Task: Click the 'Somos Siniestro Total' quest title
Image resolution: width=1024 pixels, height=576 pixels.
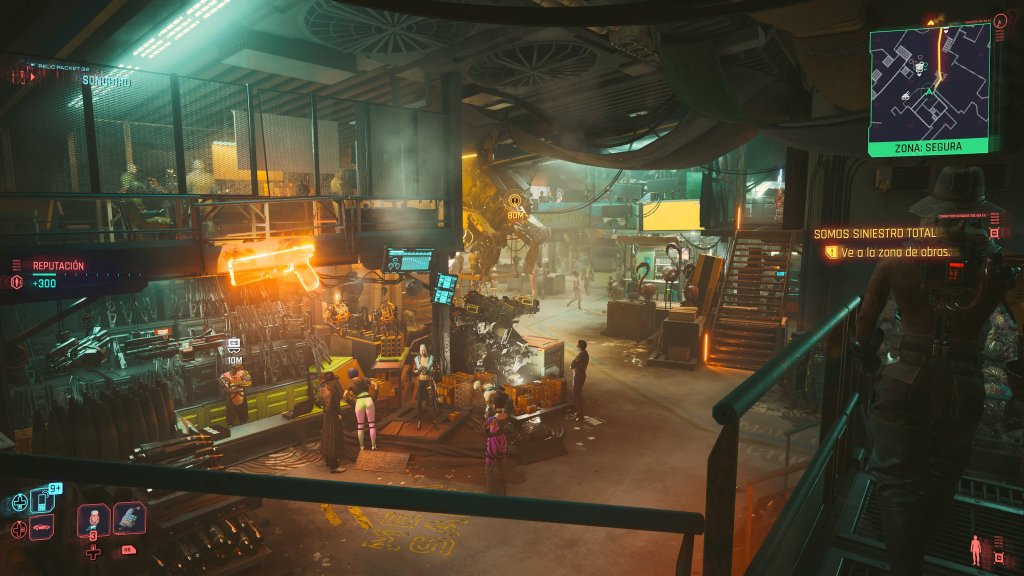Action: tap(865, 233)
